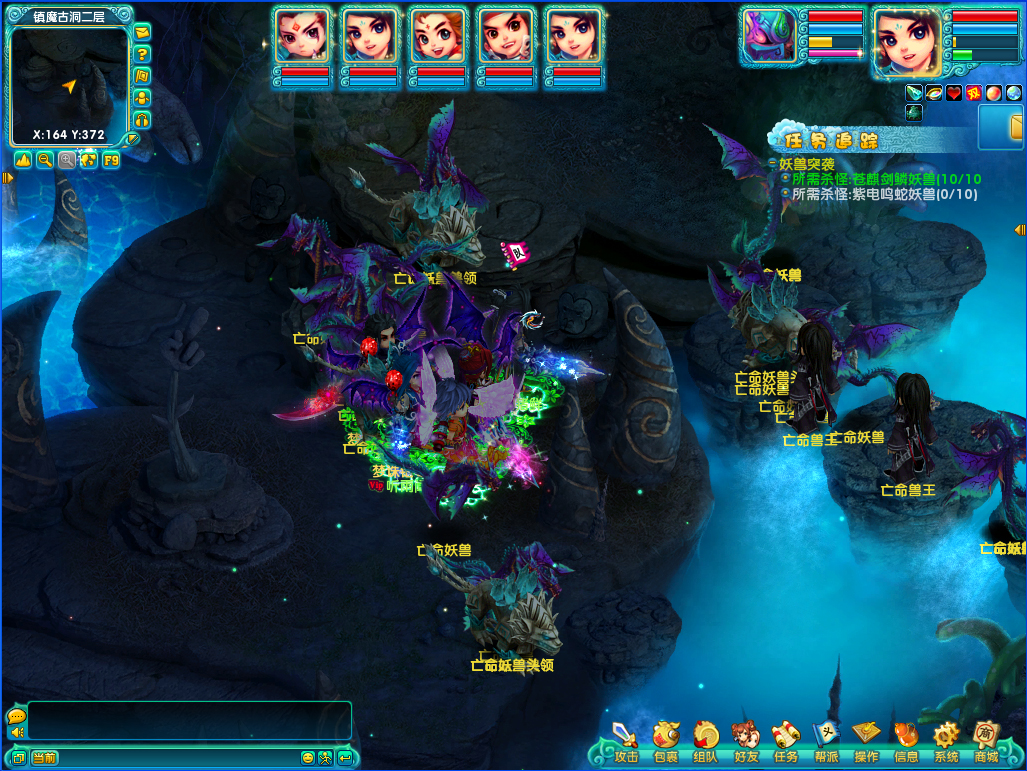Open the 任务 quest scroll menu

[786, 739]
